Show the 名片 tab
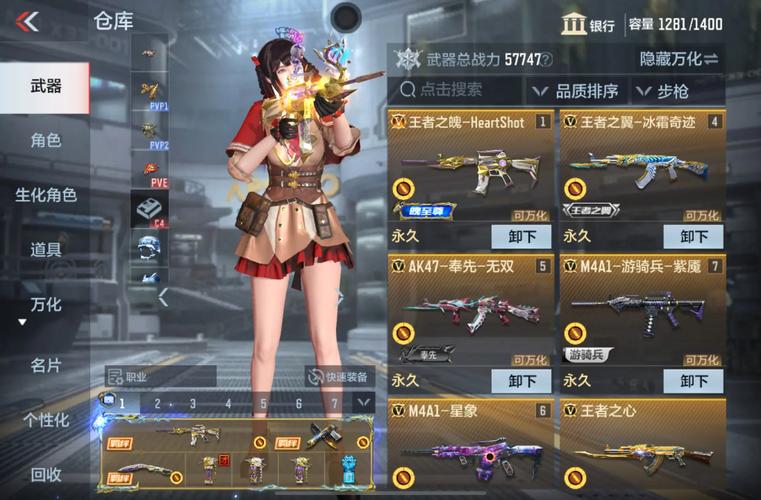This screenshot has height=500, width=761. pos(45,365)
